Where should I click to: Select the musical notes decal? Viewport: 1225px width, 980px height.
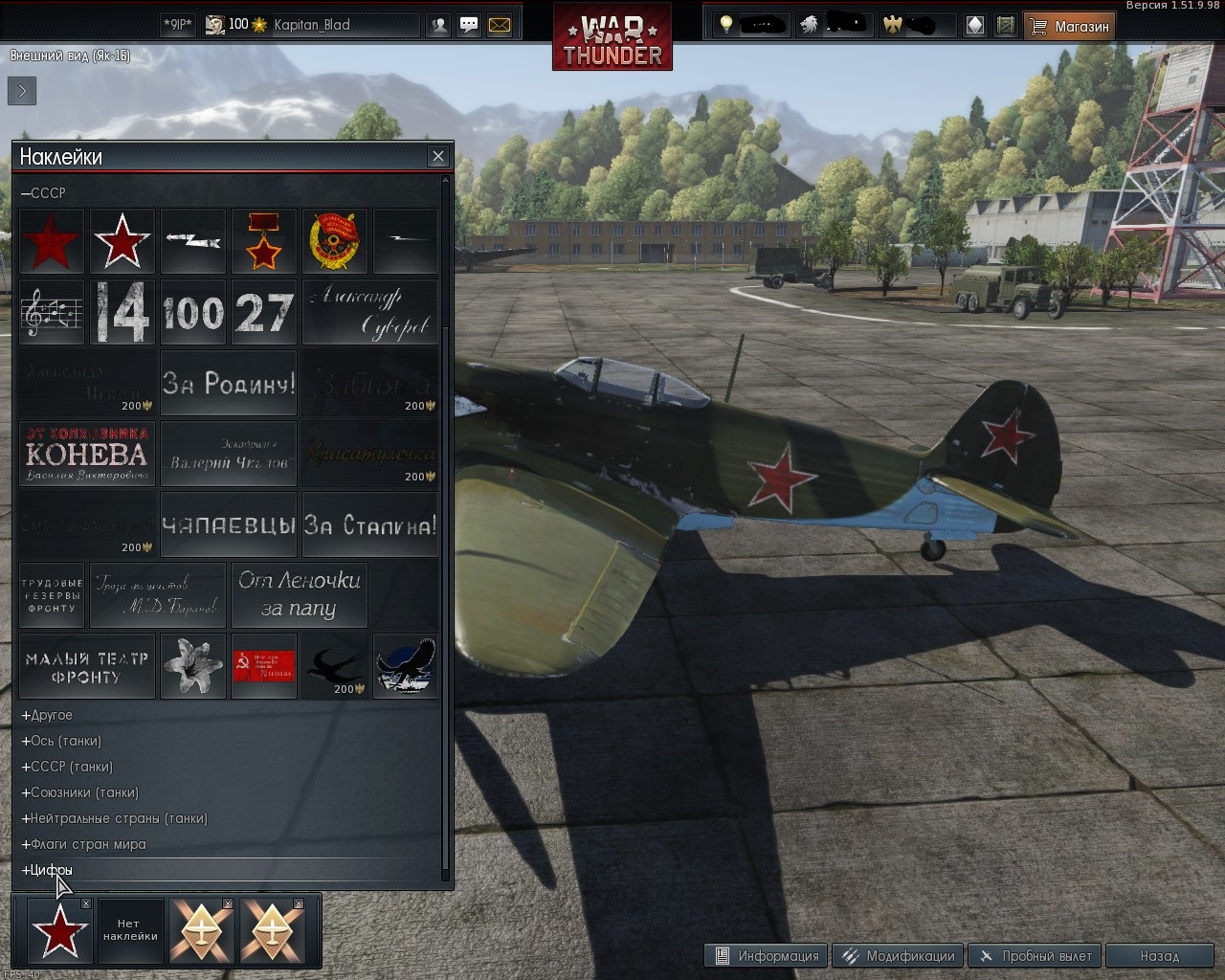point(52,312)
